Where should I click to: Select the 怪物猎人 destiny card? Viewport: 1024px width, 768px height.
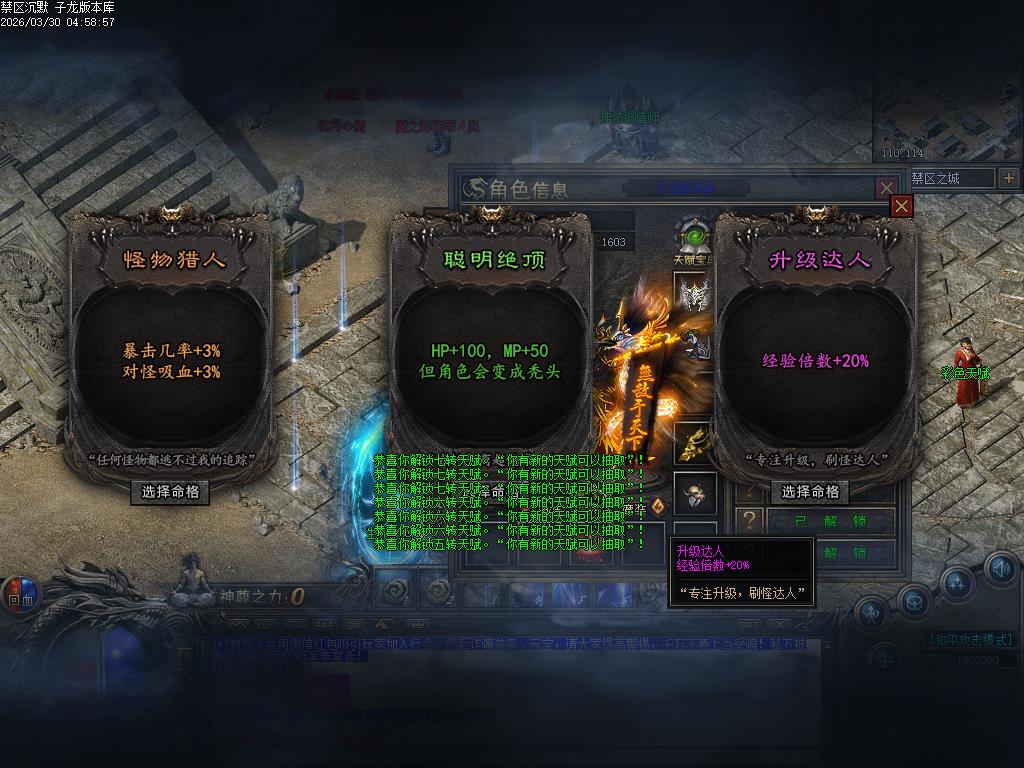click(170, 350)
